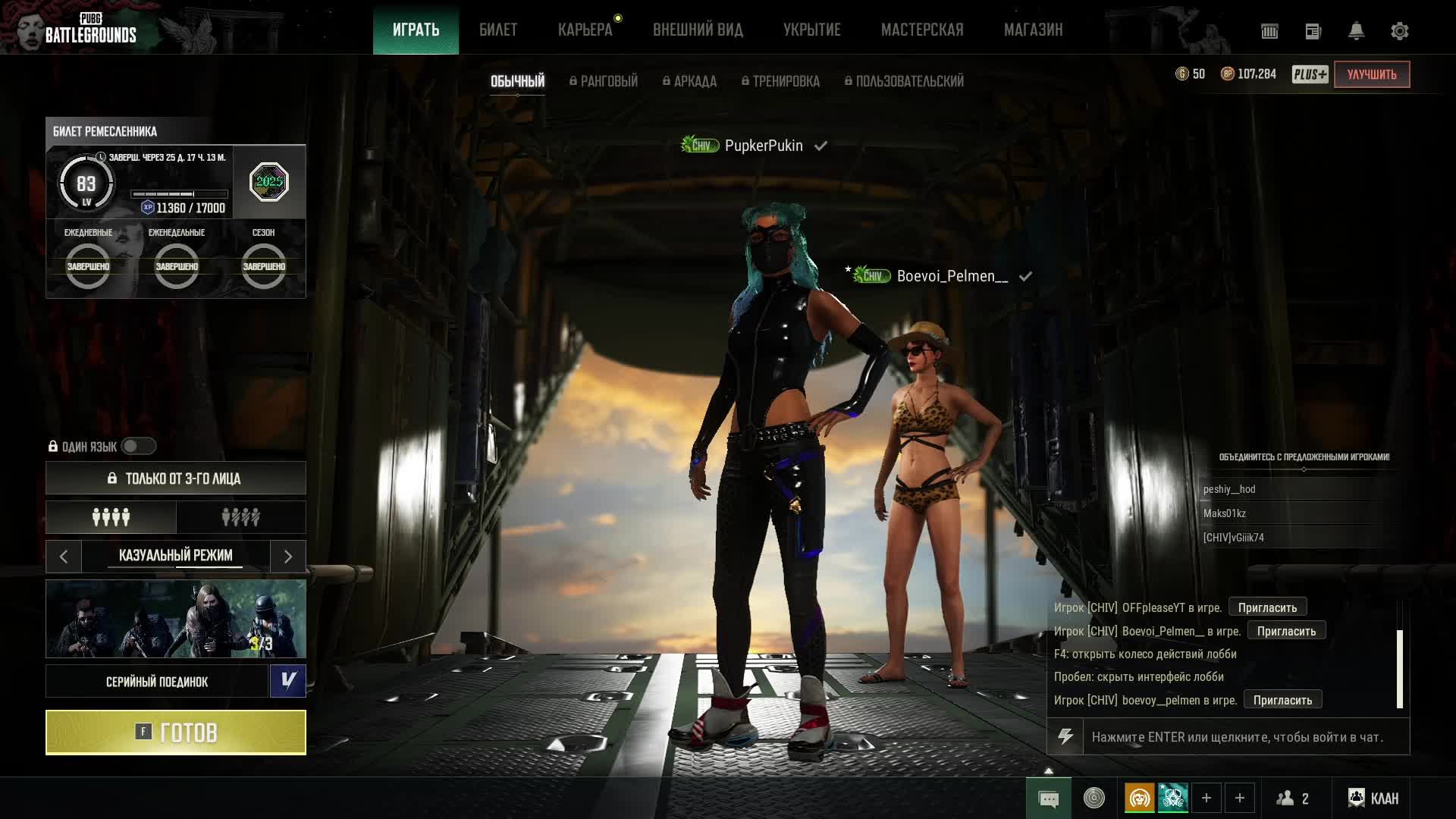Click the yellow ГОТОВ ready button
This screenshot has height=819, width=1456.
[x=175, y=733]
